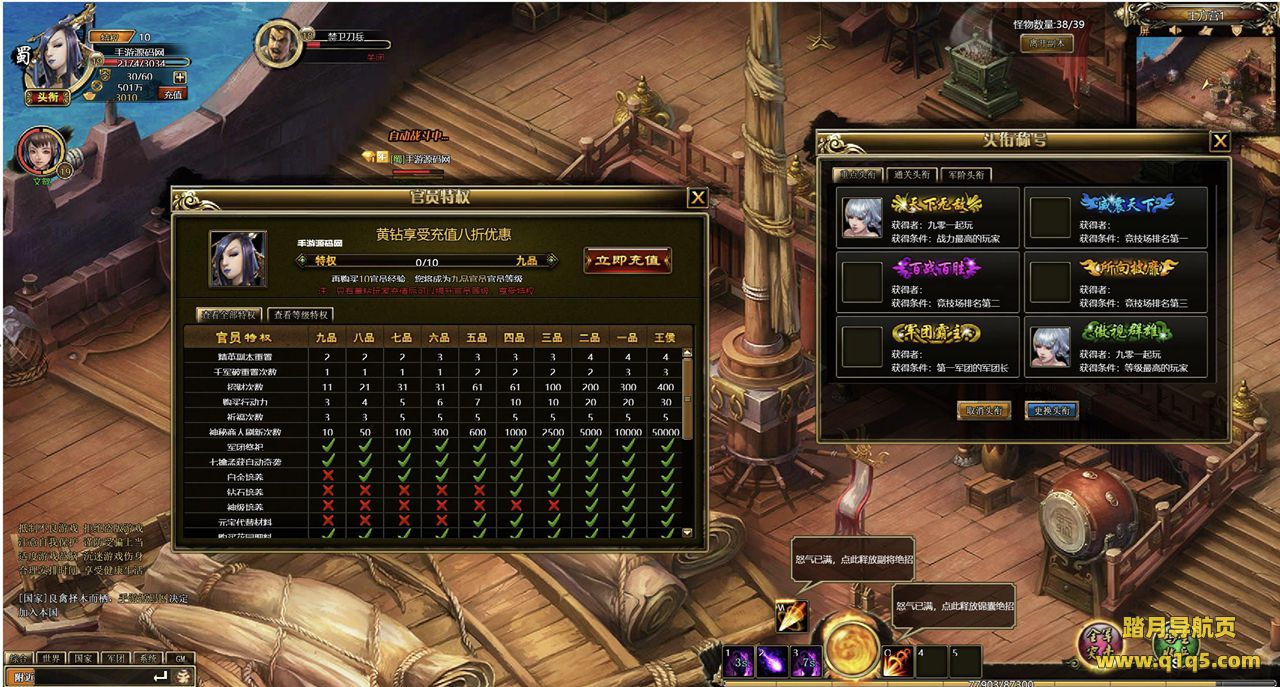Close the 官员特权 privileges window
This screenshot has height=687, width=1280.
(x=698, y=198)
